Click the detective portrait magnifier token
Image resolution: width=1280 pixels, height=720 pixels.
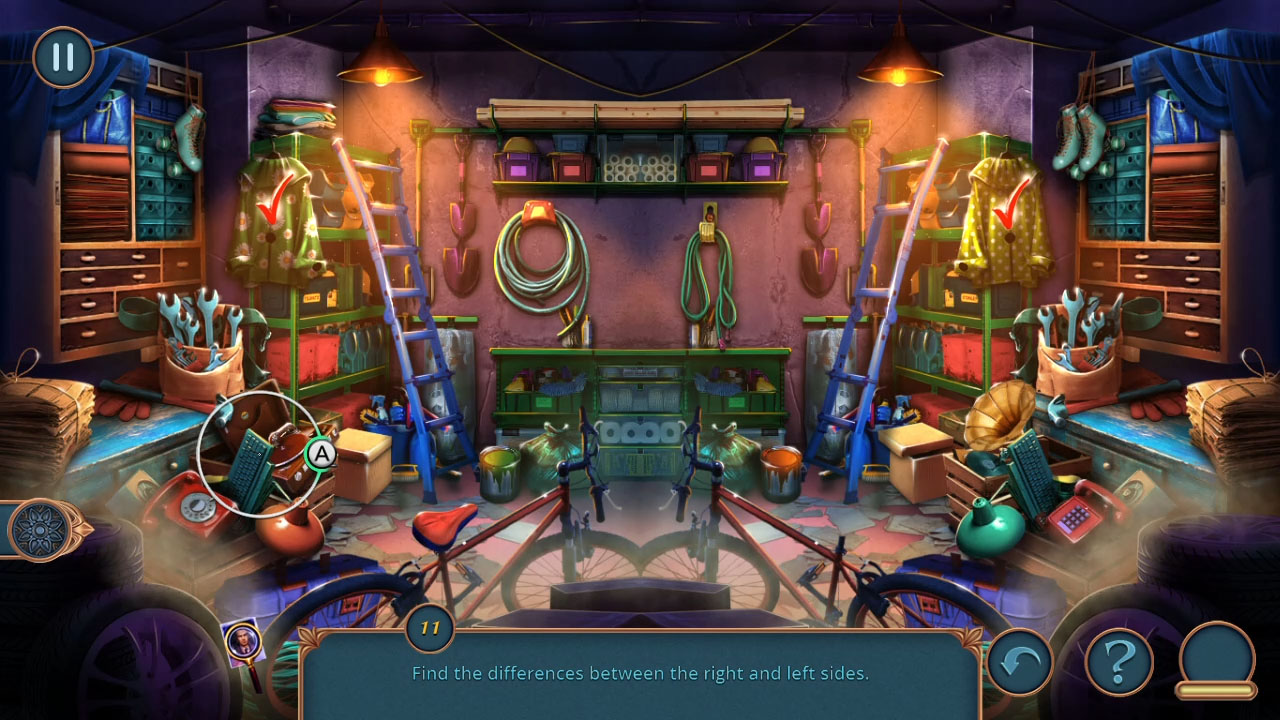pos(245,638)
